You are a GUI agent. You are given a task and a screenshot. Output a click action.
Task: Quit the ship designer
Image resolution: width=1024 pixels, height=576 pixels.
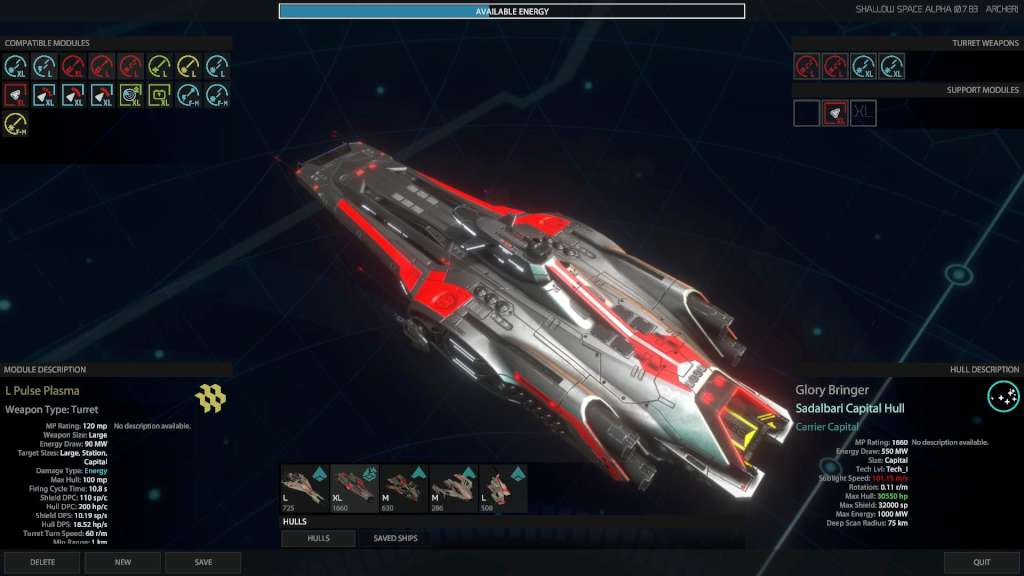click(982, 562)
